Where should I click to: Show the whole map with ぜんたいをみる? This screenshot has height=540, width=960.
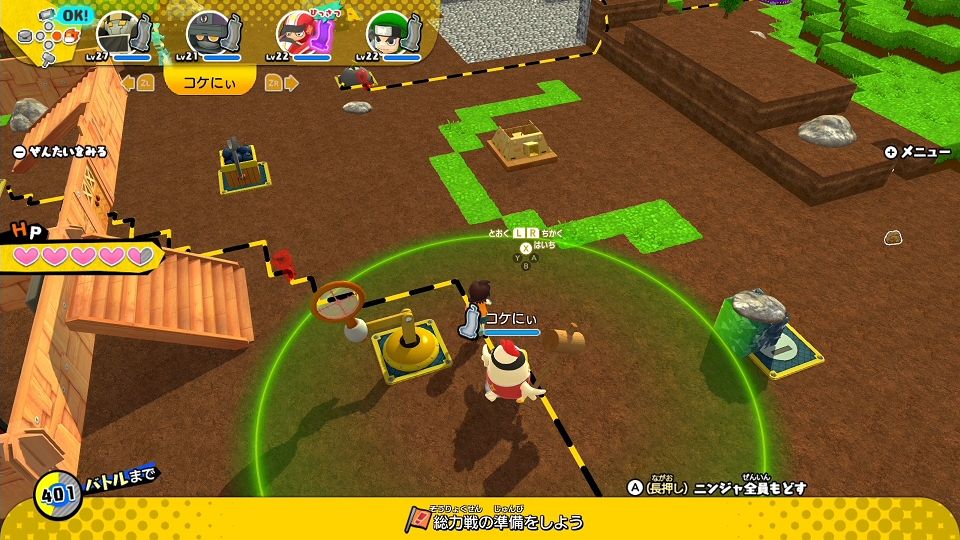60,152
